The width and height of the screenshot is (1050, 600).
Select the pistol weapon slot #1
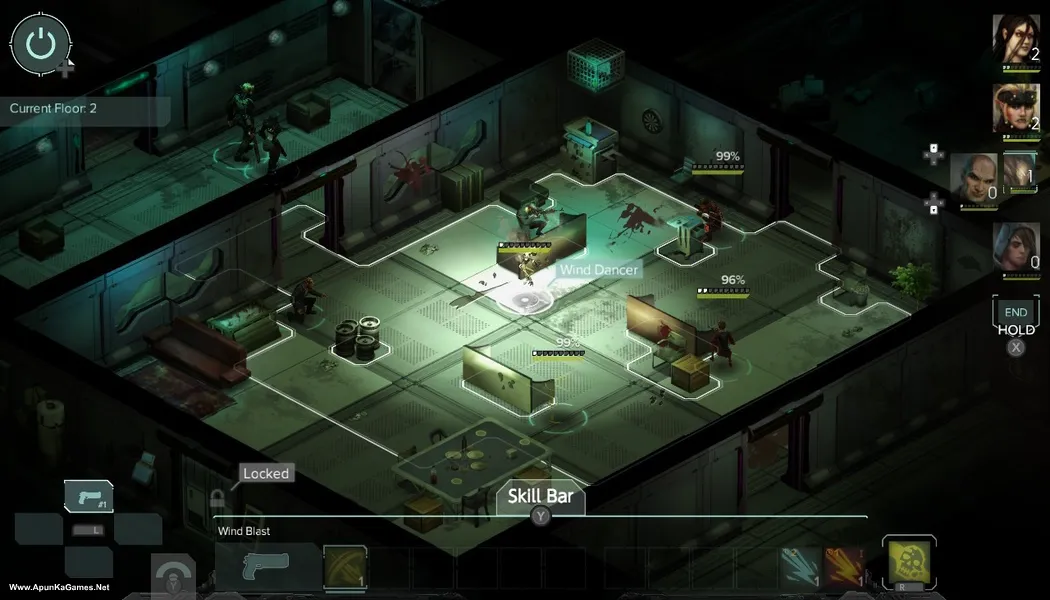(x=88, y=496)
